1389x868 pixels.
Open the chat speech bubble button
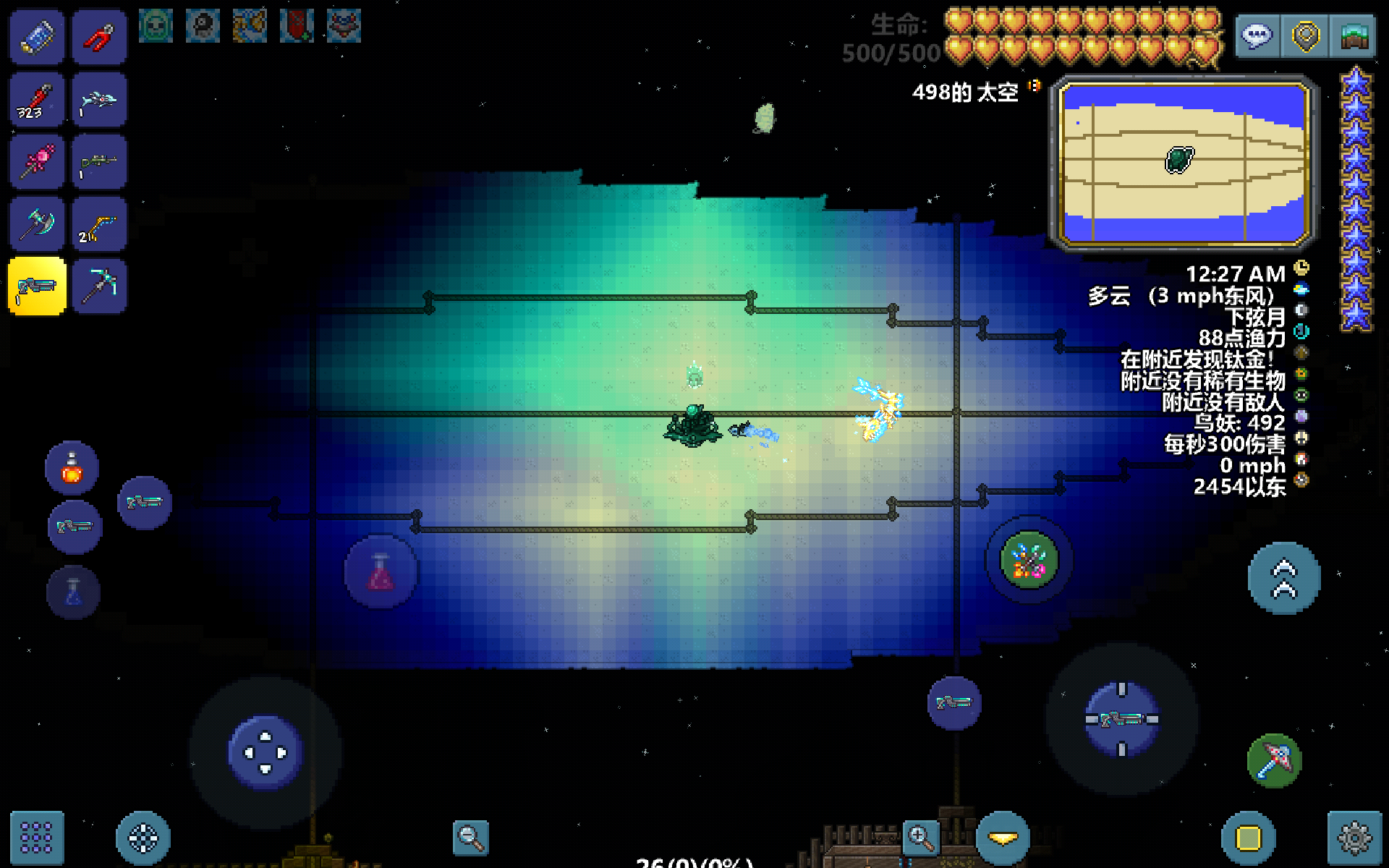coord(1258,36)
